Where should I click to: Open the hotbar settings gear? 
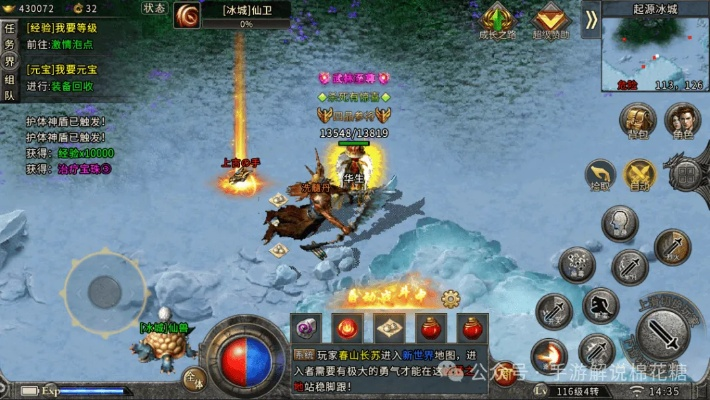450,297
